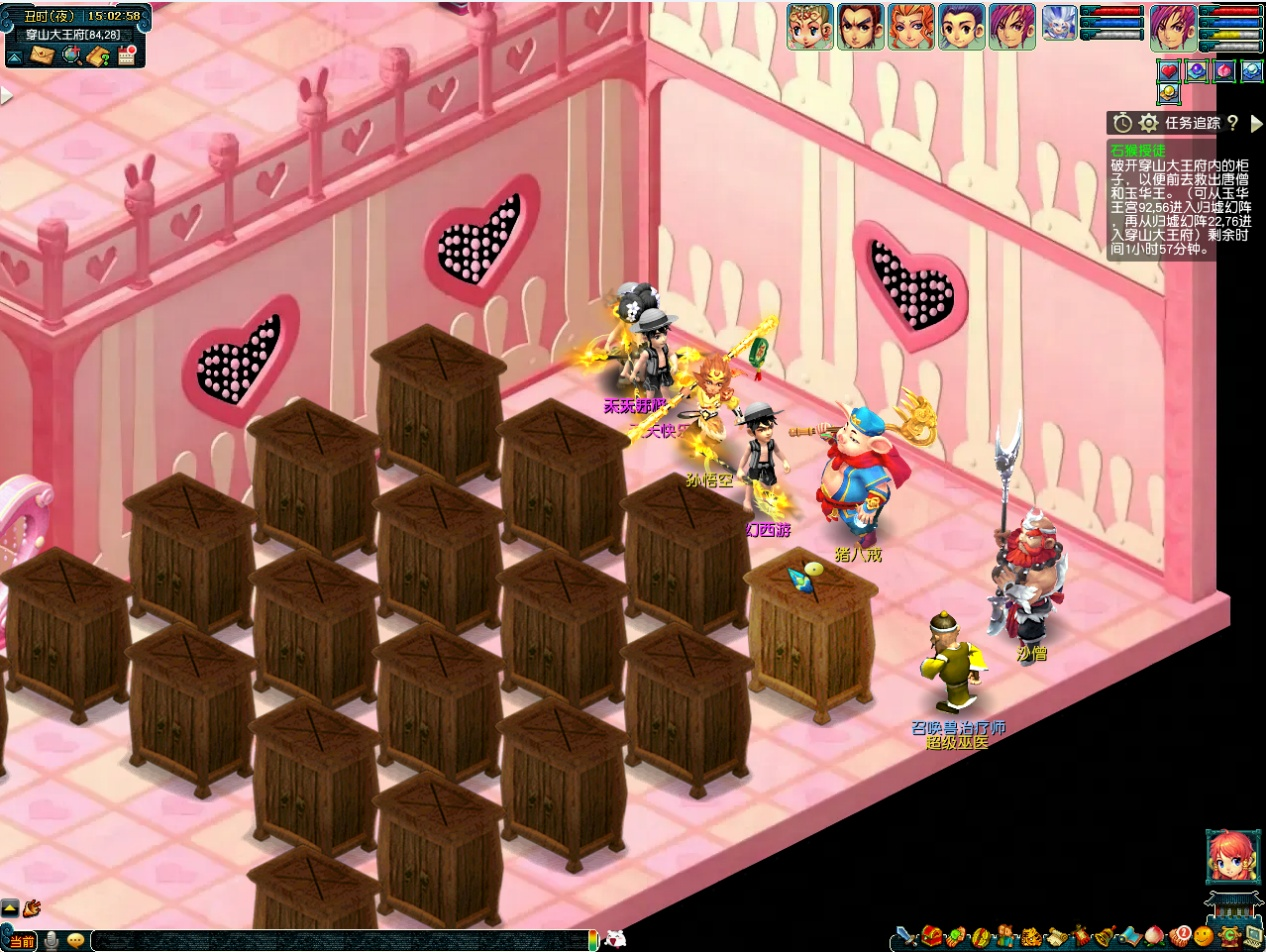Collapse the quest tracker panel arrow

click(x=1256, y=123)
